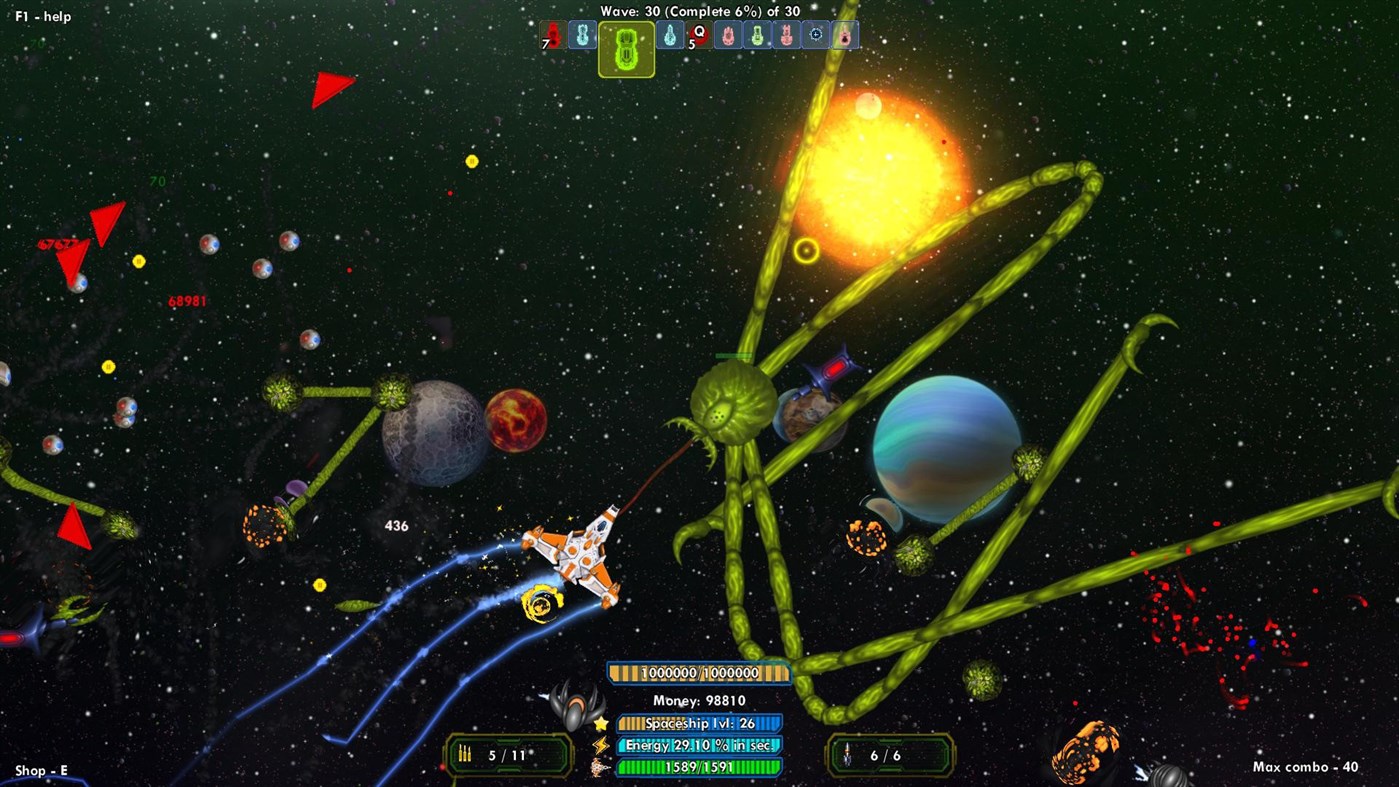This screenshot has width=1399, height=787.
Task: Click the Max combo - 40 indicator
Action: (x=1304, y=768)
